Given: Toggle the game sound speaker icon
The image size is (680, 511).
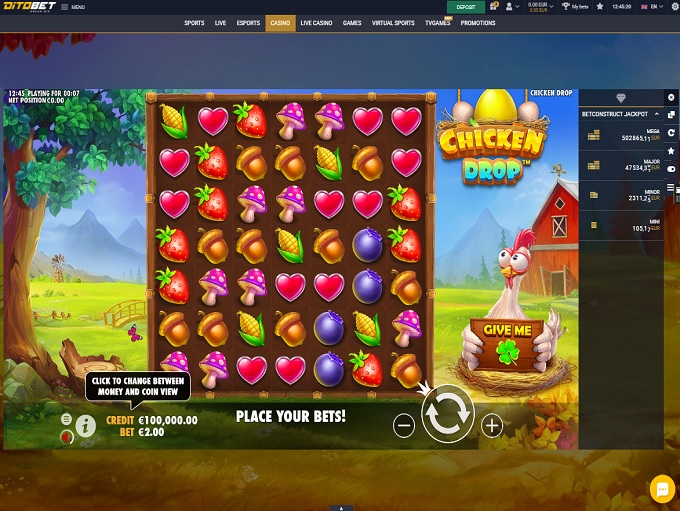Looking at the screenshot, I should click(66, 436).
